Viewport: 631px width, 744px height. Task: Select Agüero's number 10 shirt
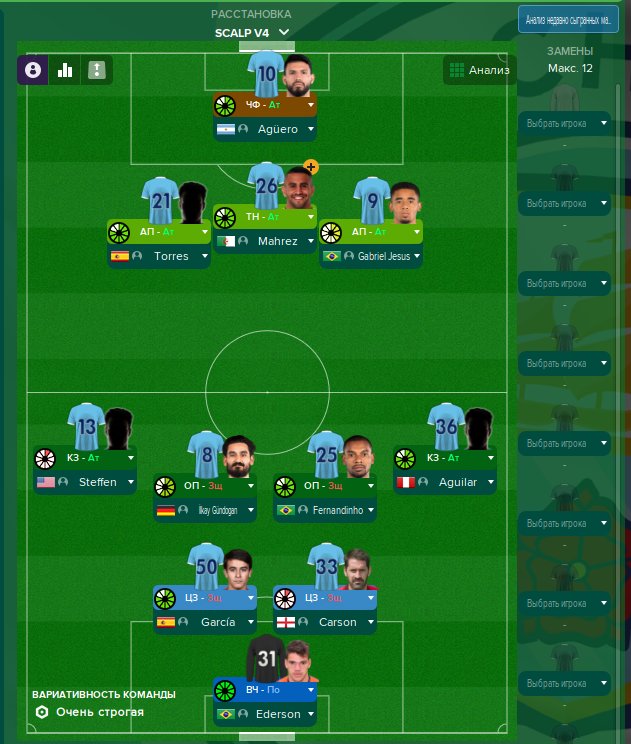click(x=267, y=73)
